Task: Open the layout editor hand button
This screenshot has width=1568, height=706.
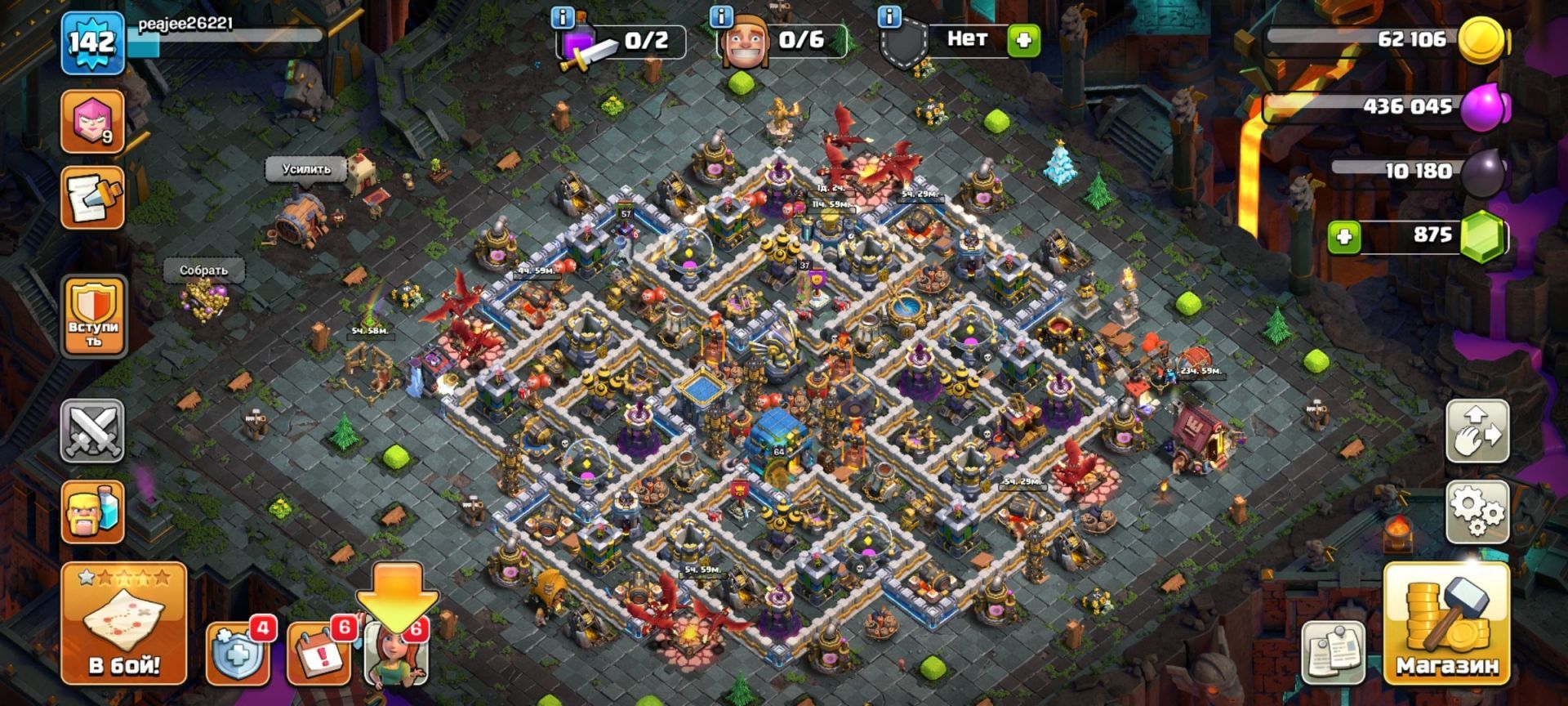Action: (1477, 431)
